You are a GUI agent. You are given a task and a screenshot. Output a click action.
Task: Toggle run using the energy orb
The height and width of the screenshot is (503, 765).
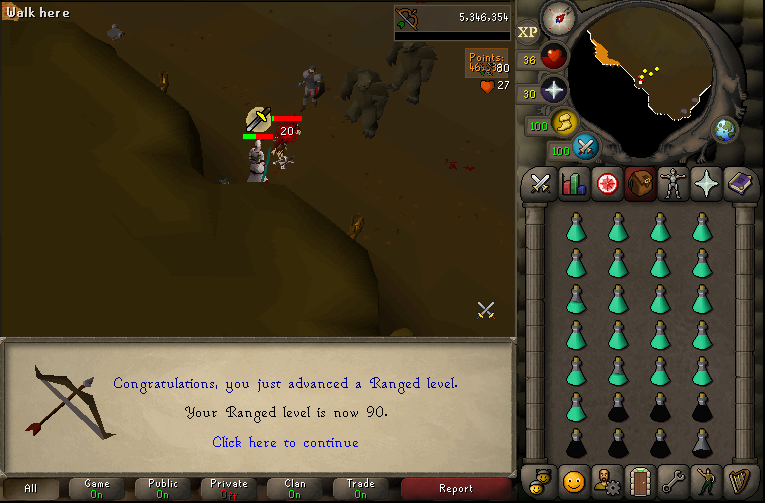(x=563, y=124)
